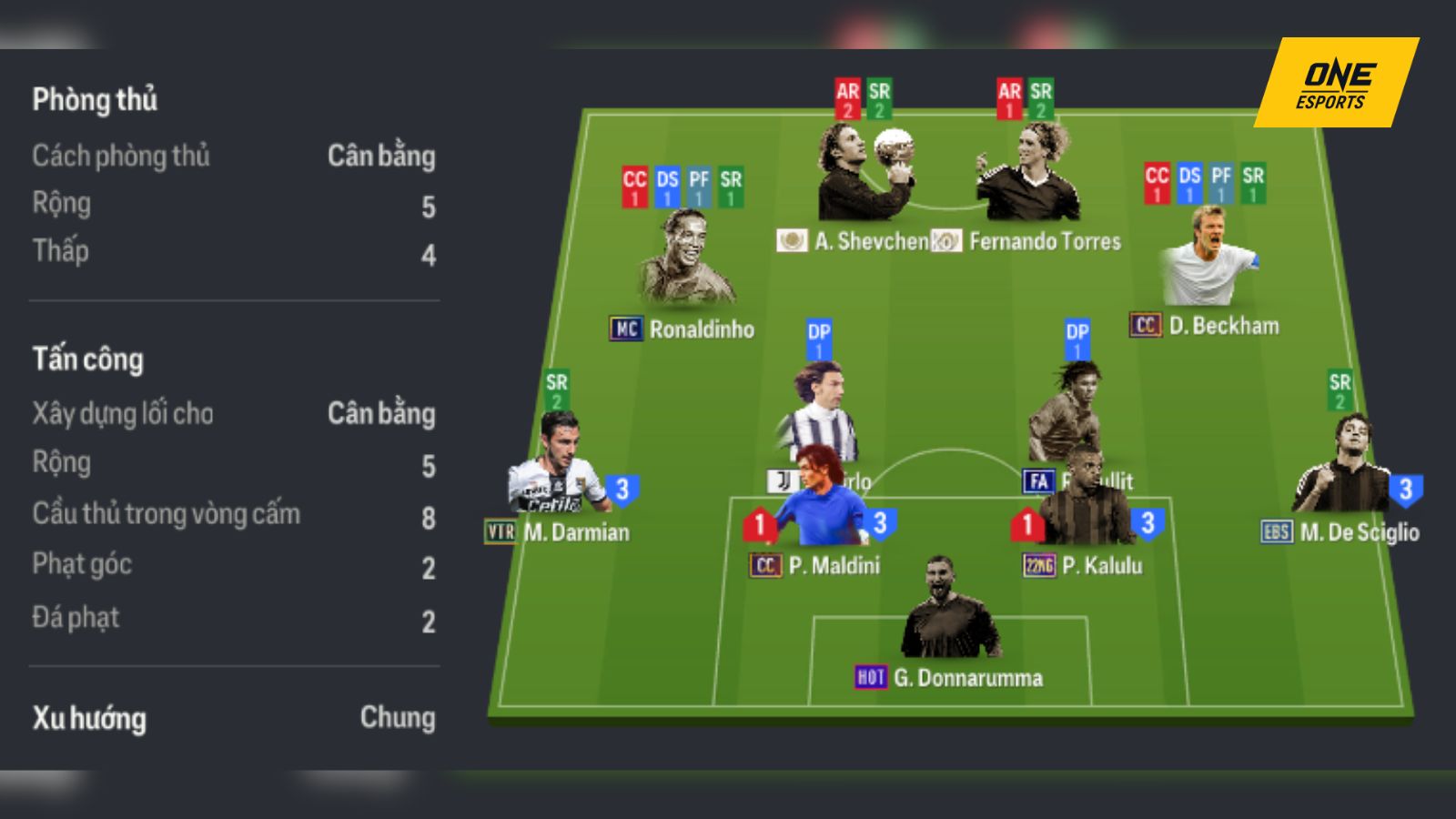This screenshot has width=1456, height=819.
Task: Toggle the red penalty marker above P. Maldini
Action: (761, 524)
